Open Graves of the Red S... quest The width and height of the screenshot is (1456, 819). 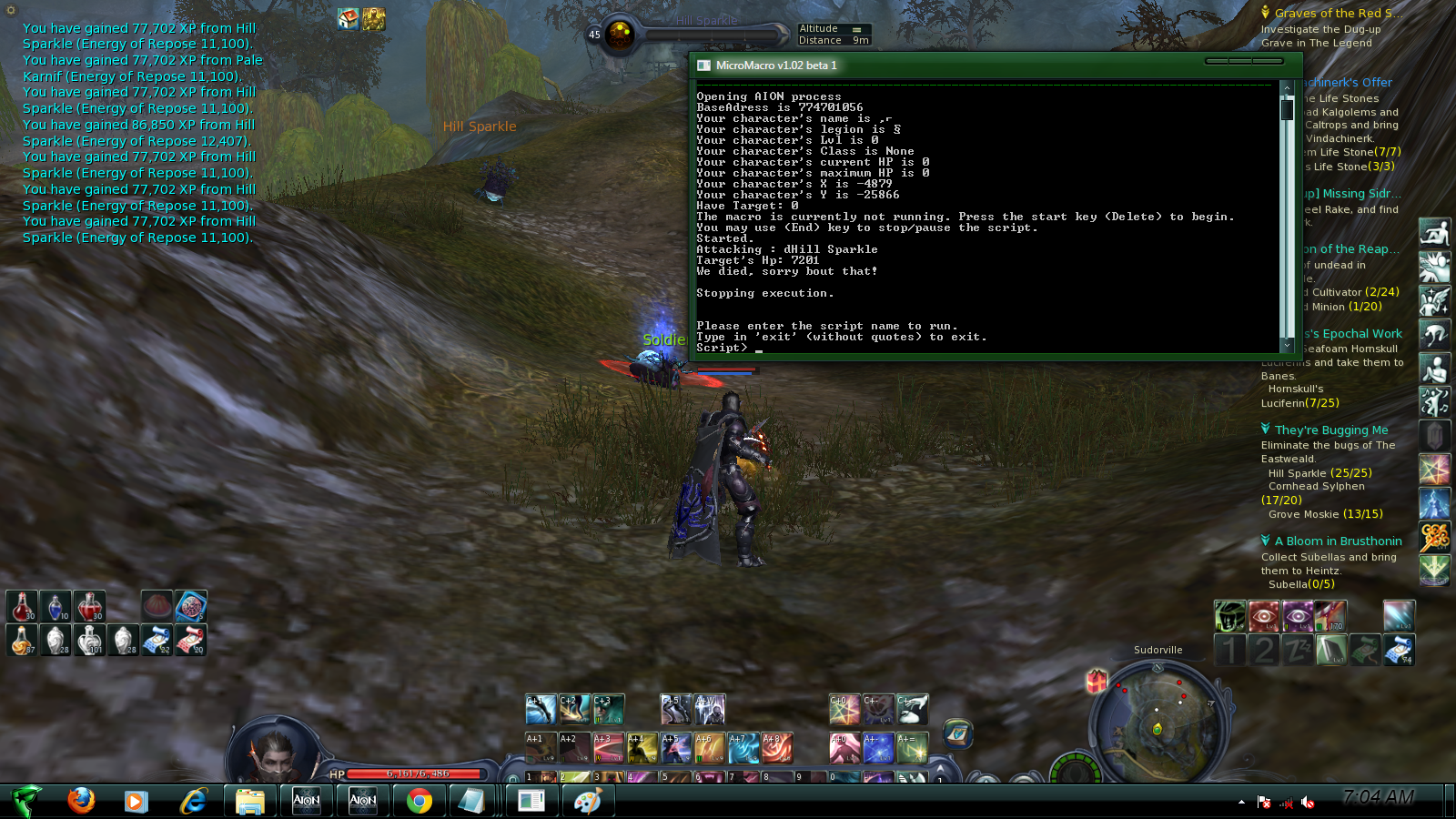(1338, 14)
